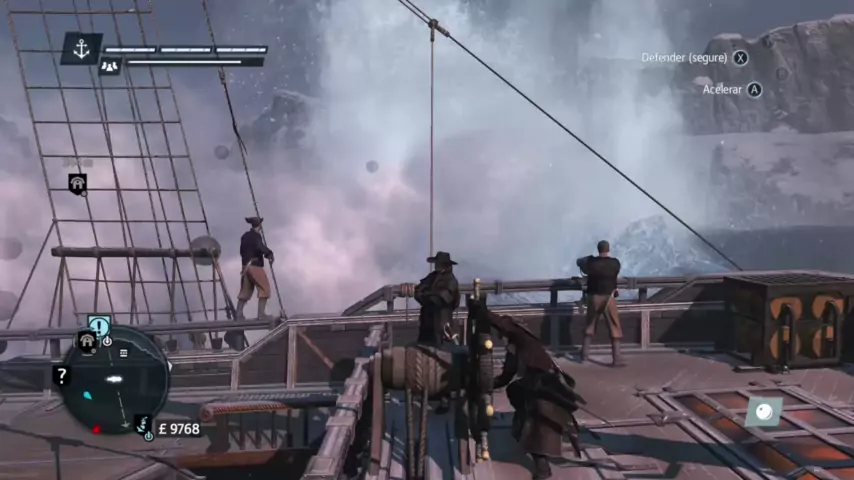The width and height of the screenshot is (854, 480).
Task: Select the round shot ammunition icon
Action: point(763,412)
